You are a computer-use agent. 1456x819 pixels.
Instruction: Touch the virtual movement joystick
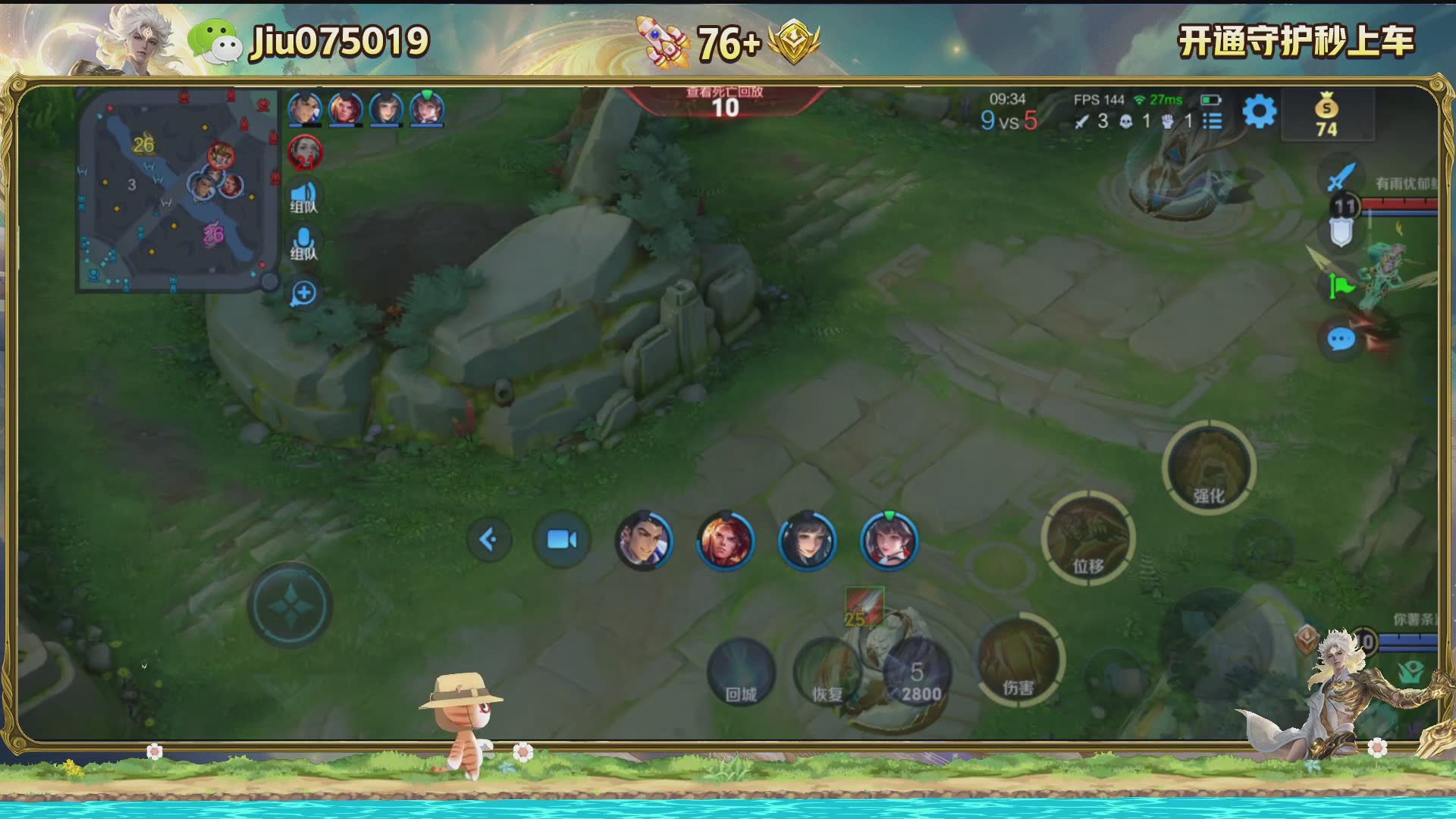[290, 605]
